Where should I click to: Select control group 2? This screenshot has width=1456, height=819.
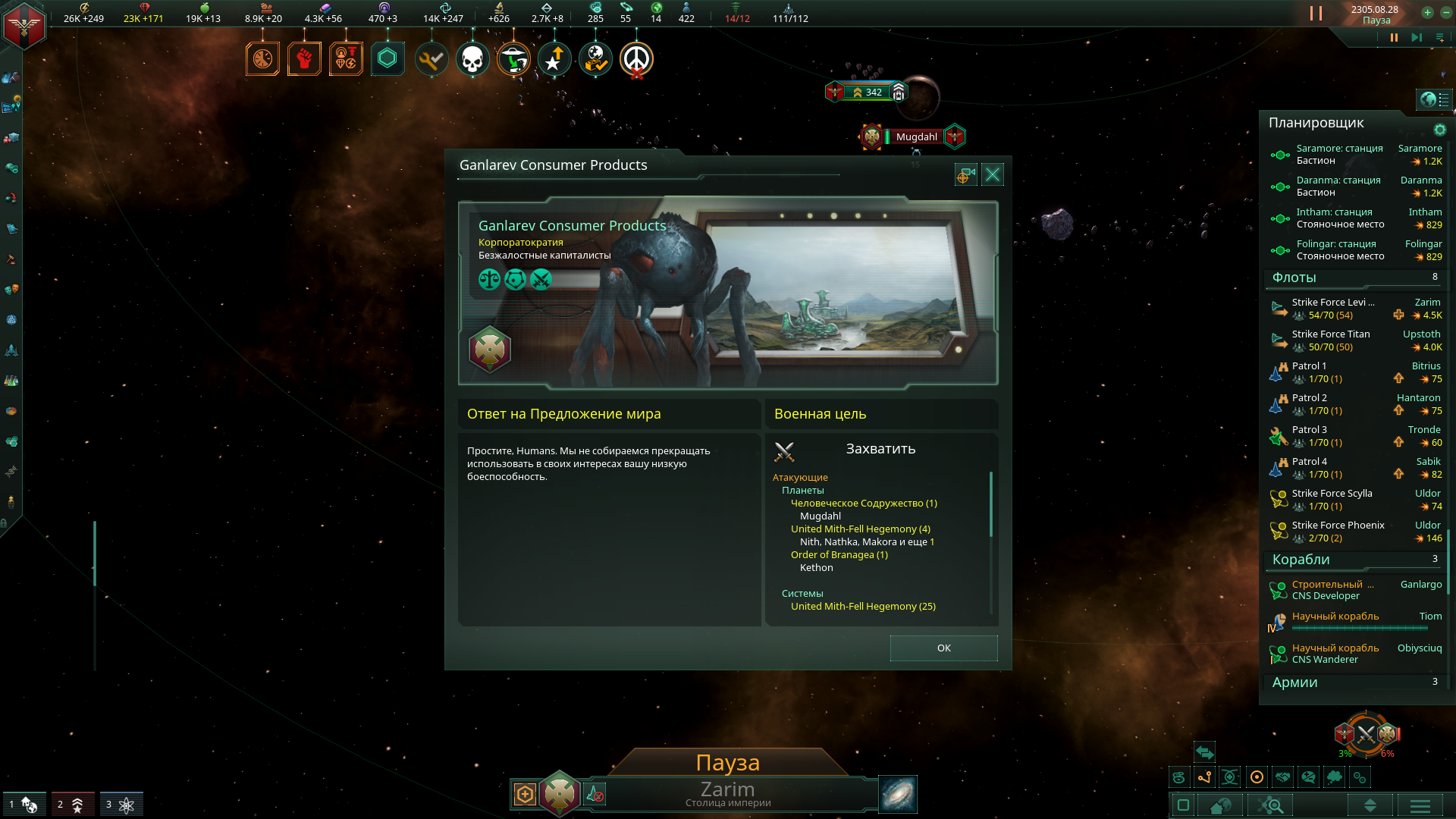(73, 804)
